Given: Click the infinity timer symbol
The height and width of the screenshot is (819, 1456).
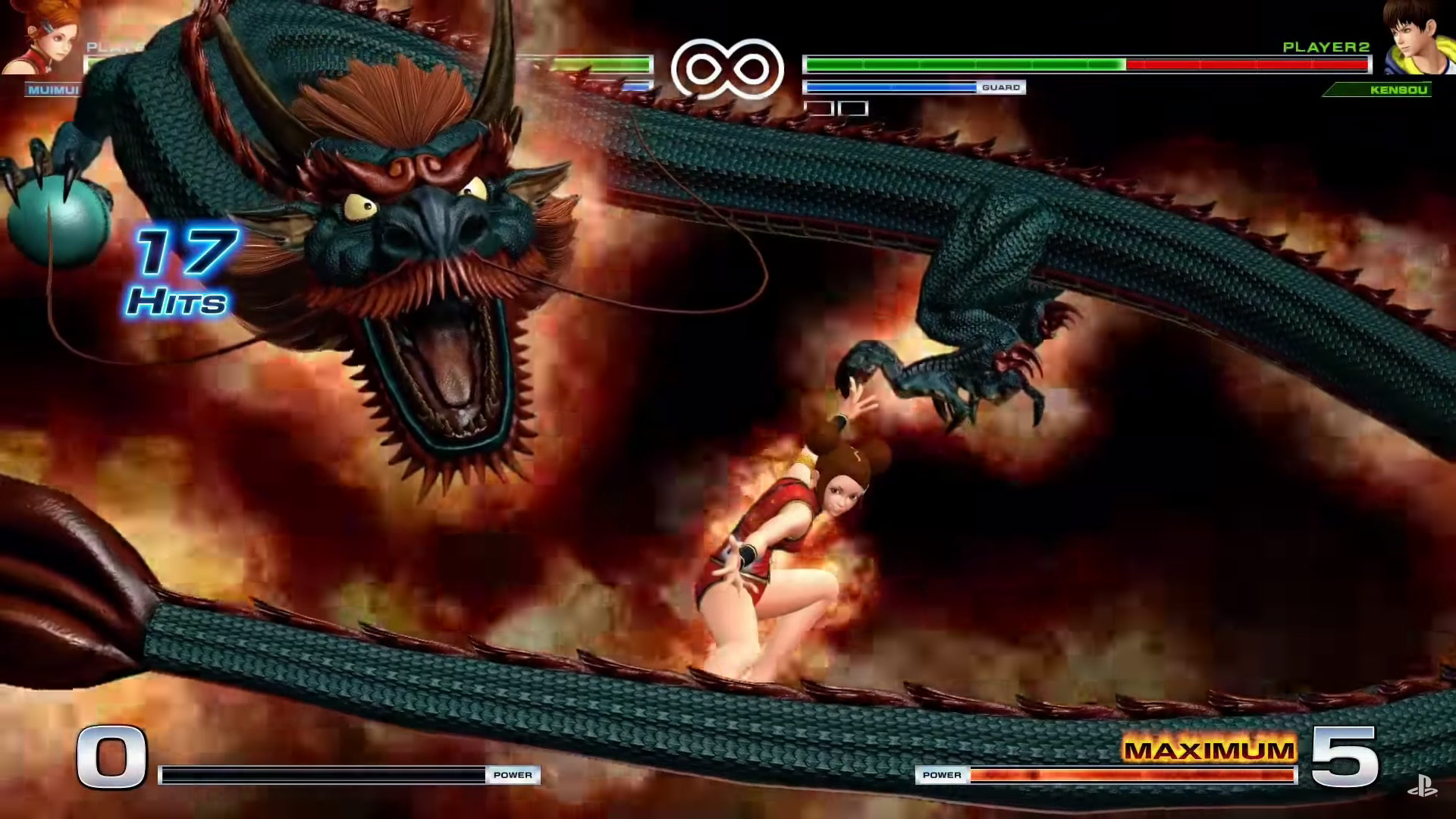Looking at the screenshot, I should (x=728, y=67).
